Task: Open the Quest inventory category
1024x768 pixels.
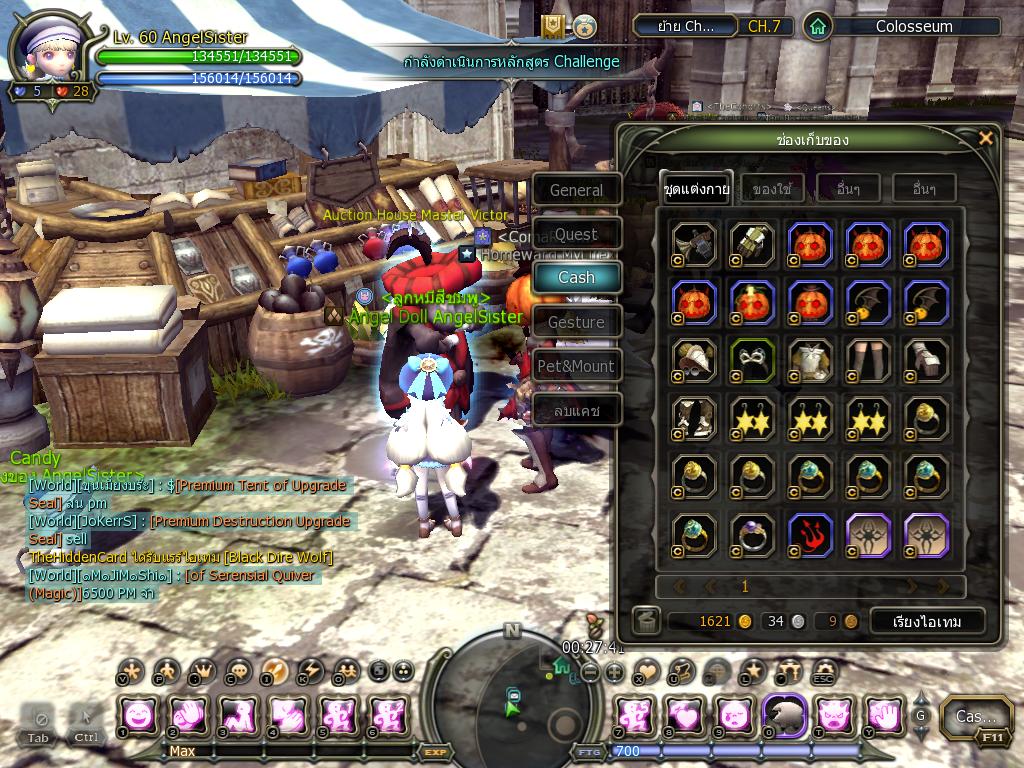Action: pyautogui.click(x=576, y=234)
